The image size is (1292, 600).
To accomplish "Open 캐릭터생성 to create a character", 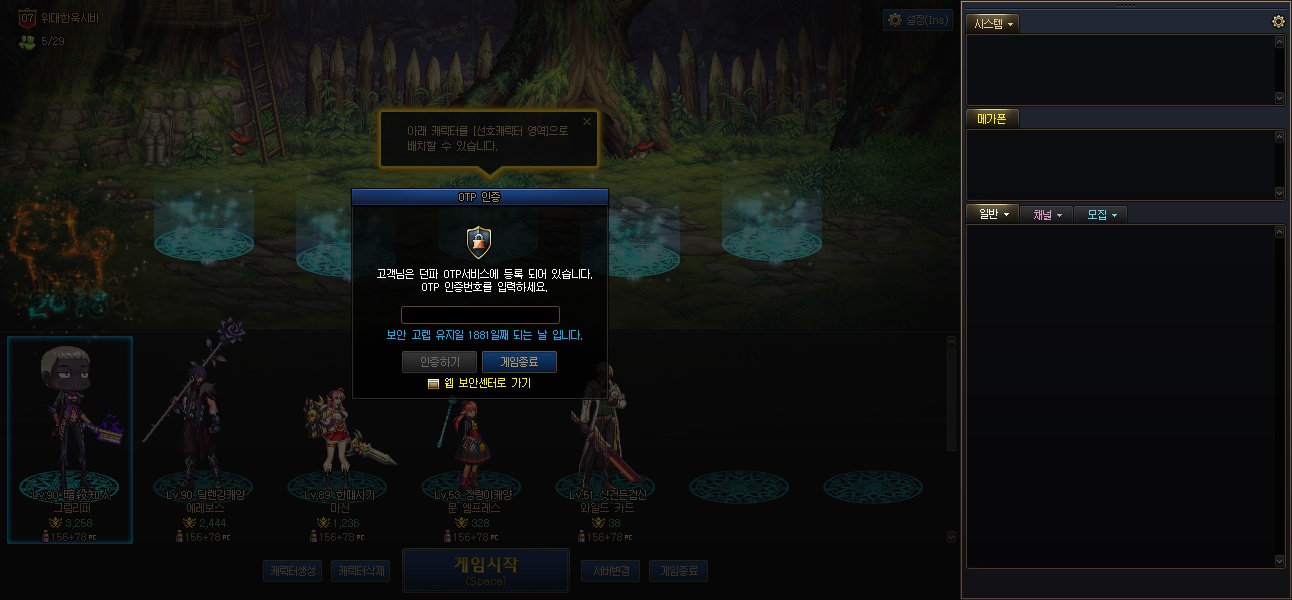I will pos(292,571).
